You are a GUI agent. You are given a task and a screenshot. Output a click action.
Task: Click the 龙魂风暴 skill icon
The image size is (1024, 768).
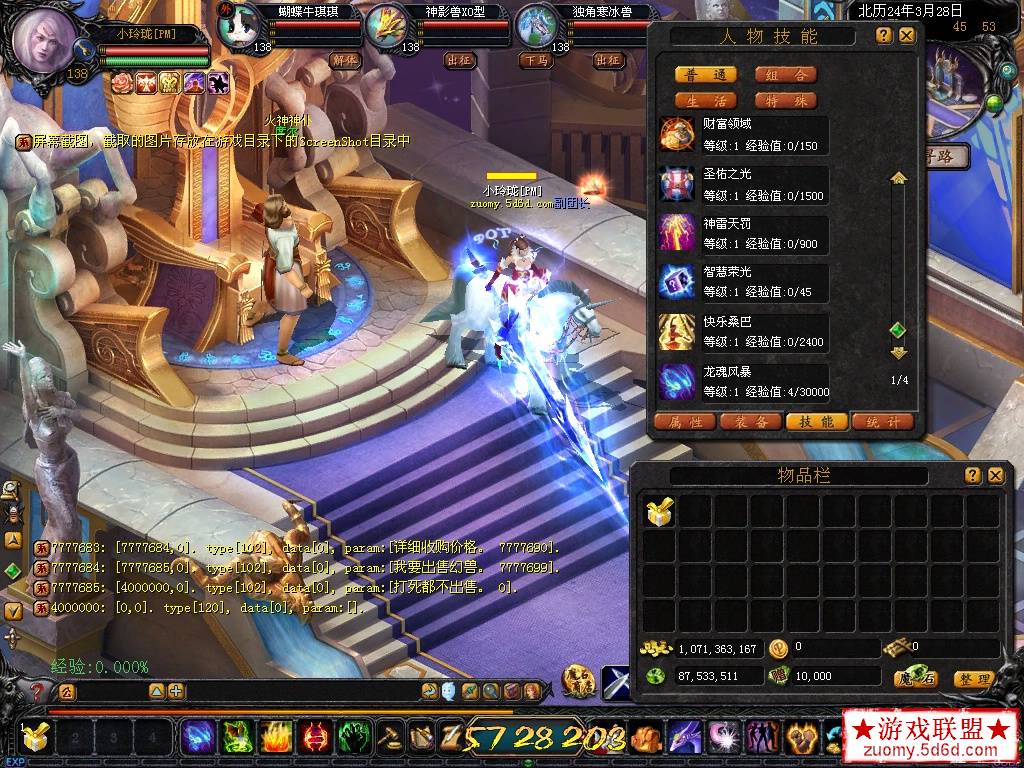(677, 382)
